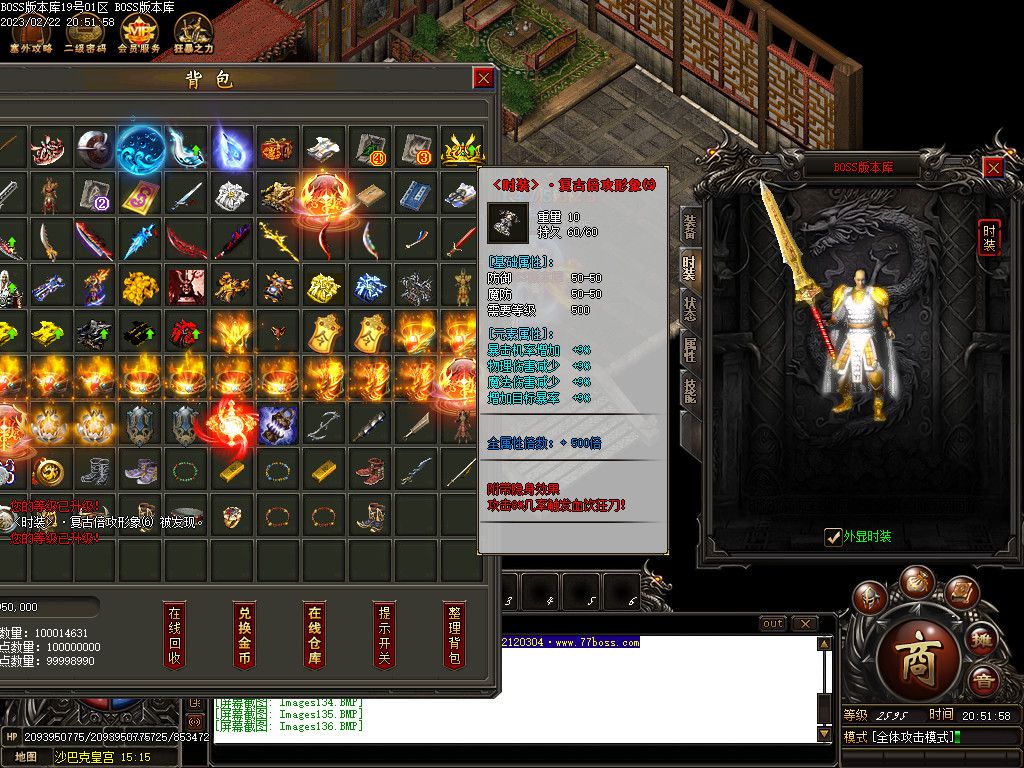This screenshot has width=1024, height=768.
Task: Open 在线回收 online recycling
Action: pyautogui.click(x=175, y=635)
